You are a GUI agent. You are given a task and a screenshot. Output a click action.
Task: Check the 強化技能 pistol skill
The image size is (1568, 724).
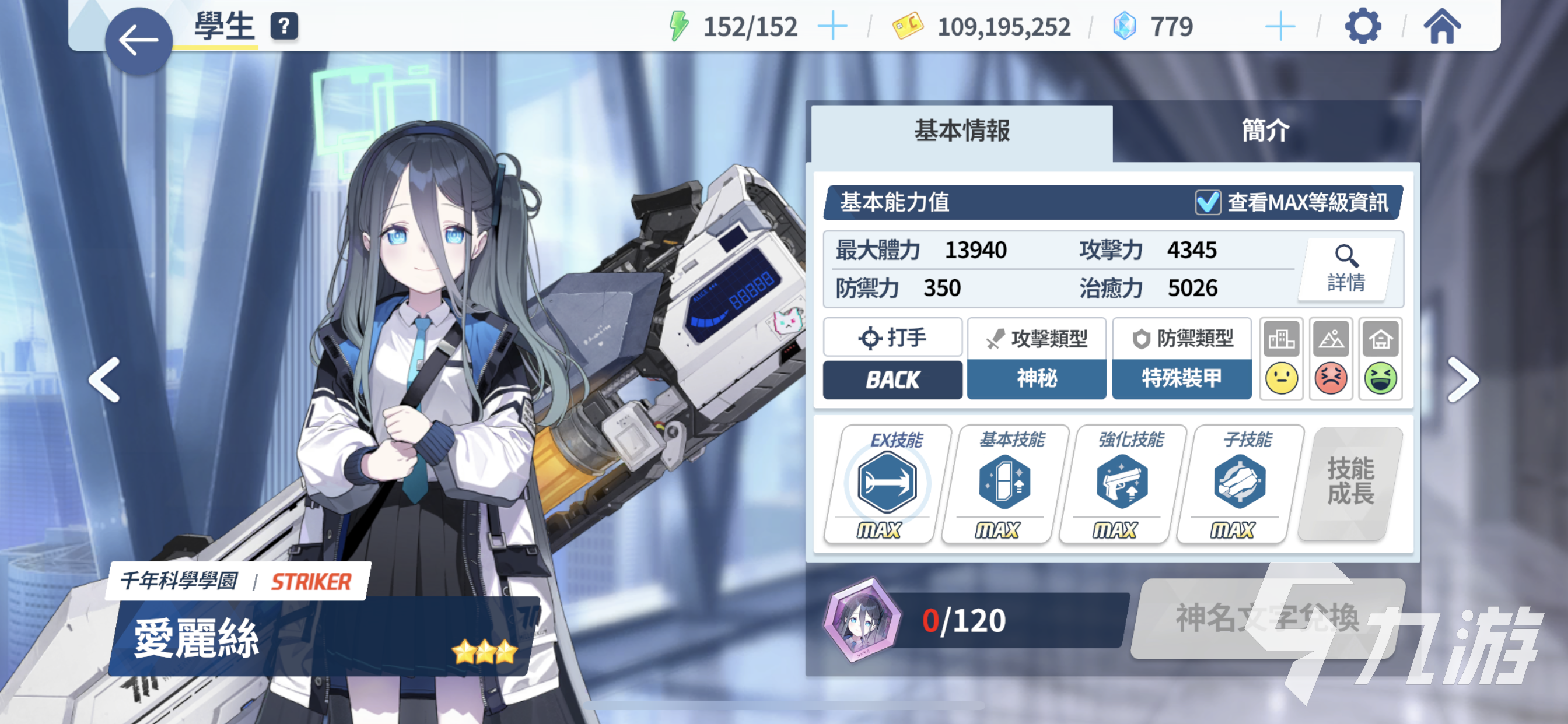click(1121, 483)
